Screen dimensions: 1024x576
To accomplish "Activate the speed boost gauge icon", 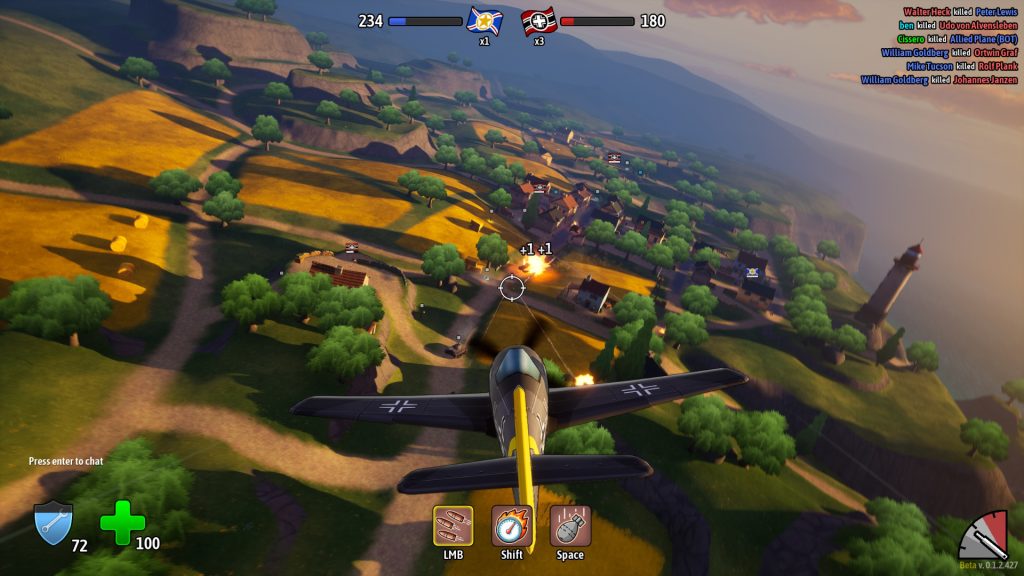I will point(511,526).
